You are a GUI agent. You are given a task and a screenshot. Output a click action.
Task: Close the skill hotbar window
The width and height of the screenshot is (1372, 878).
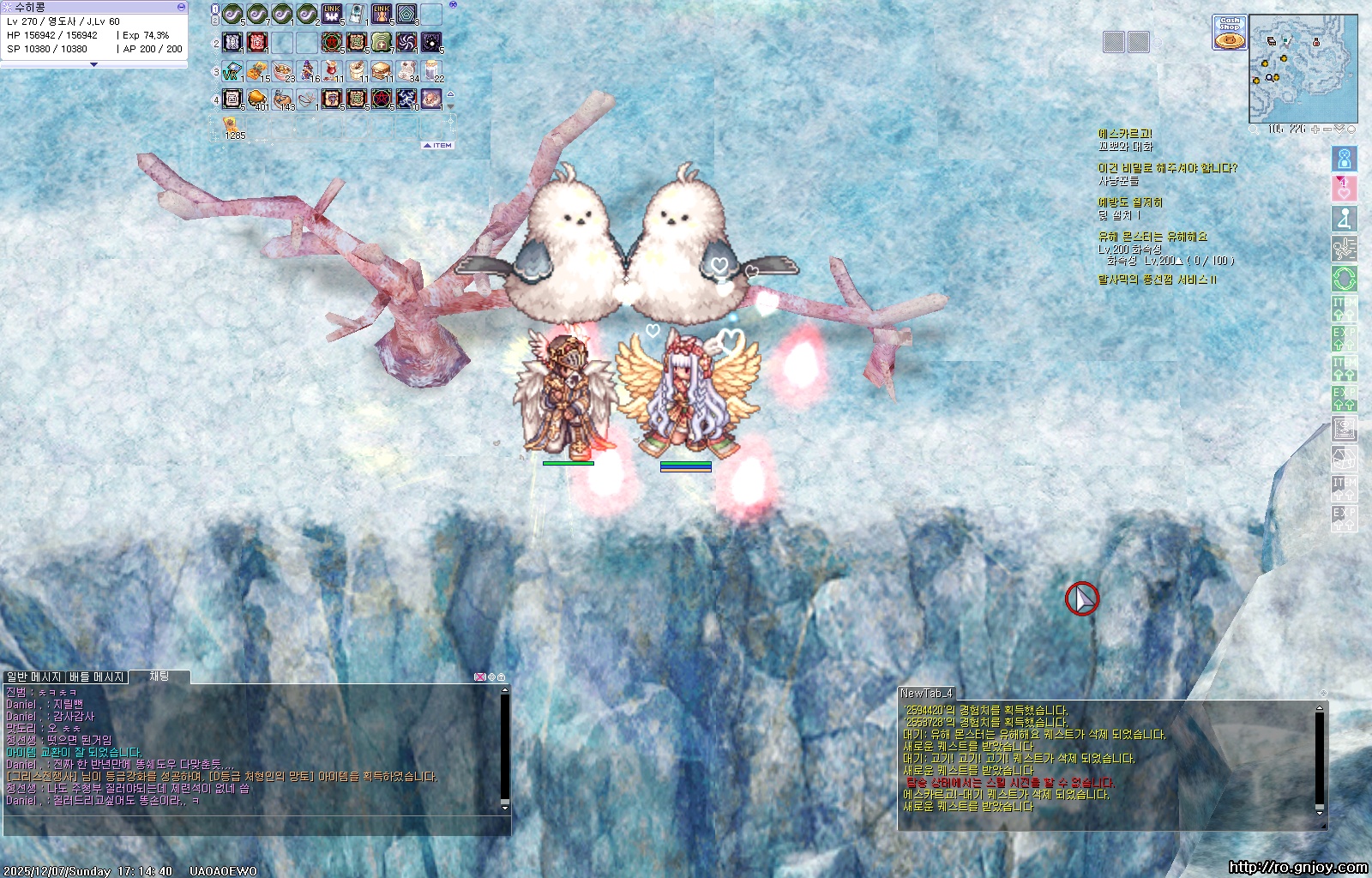(x=453, y=5)
